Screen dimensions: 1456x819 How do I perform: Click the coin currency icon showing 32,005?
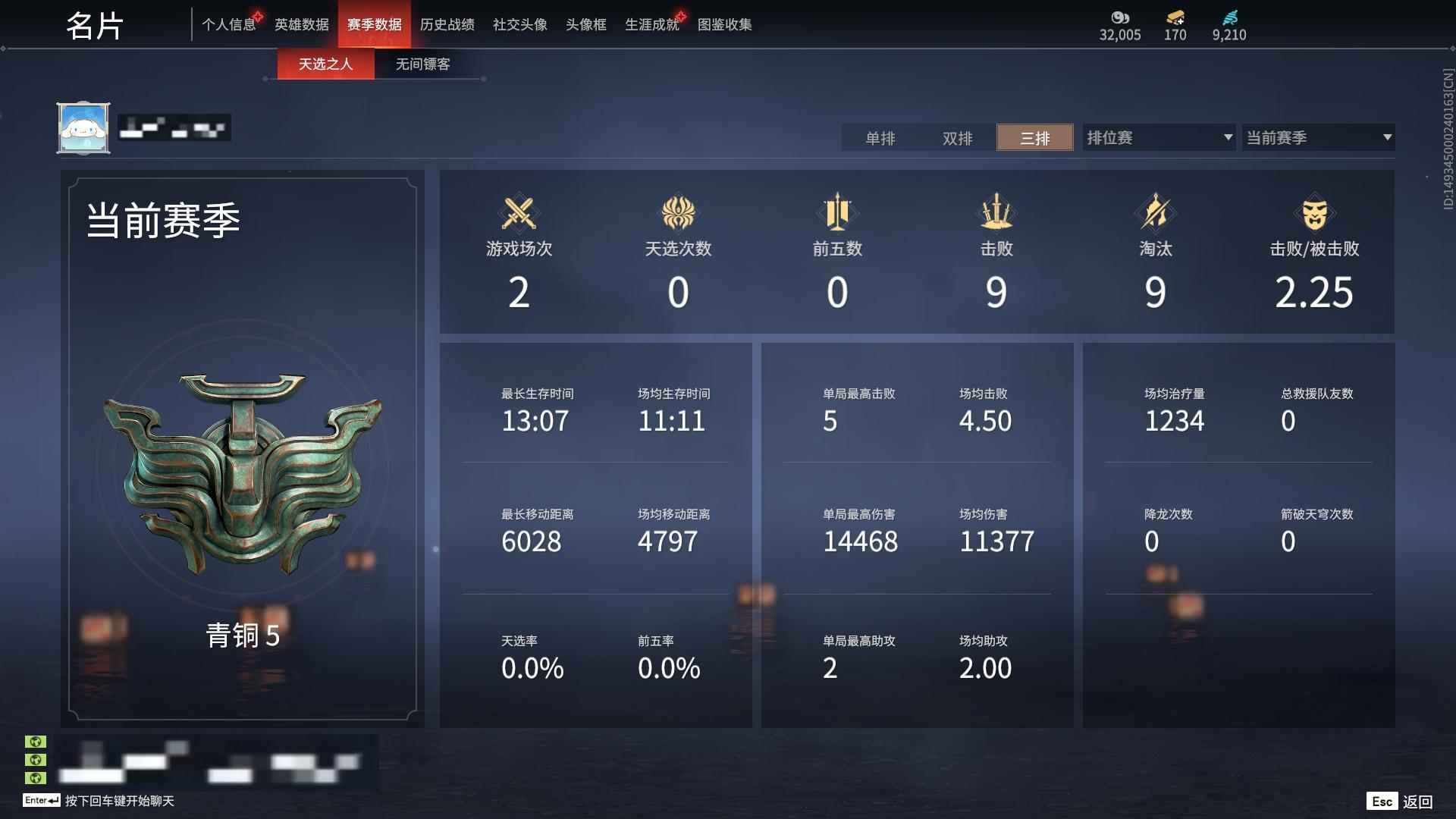coord(1120,17)
